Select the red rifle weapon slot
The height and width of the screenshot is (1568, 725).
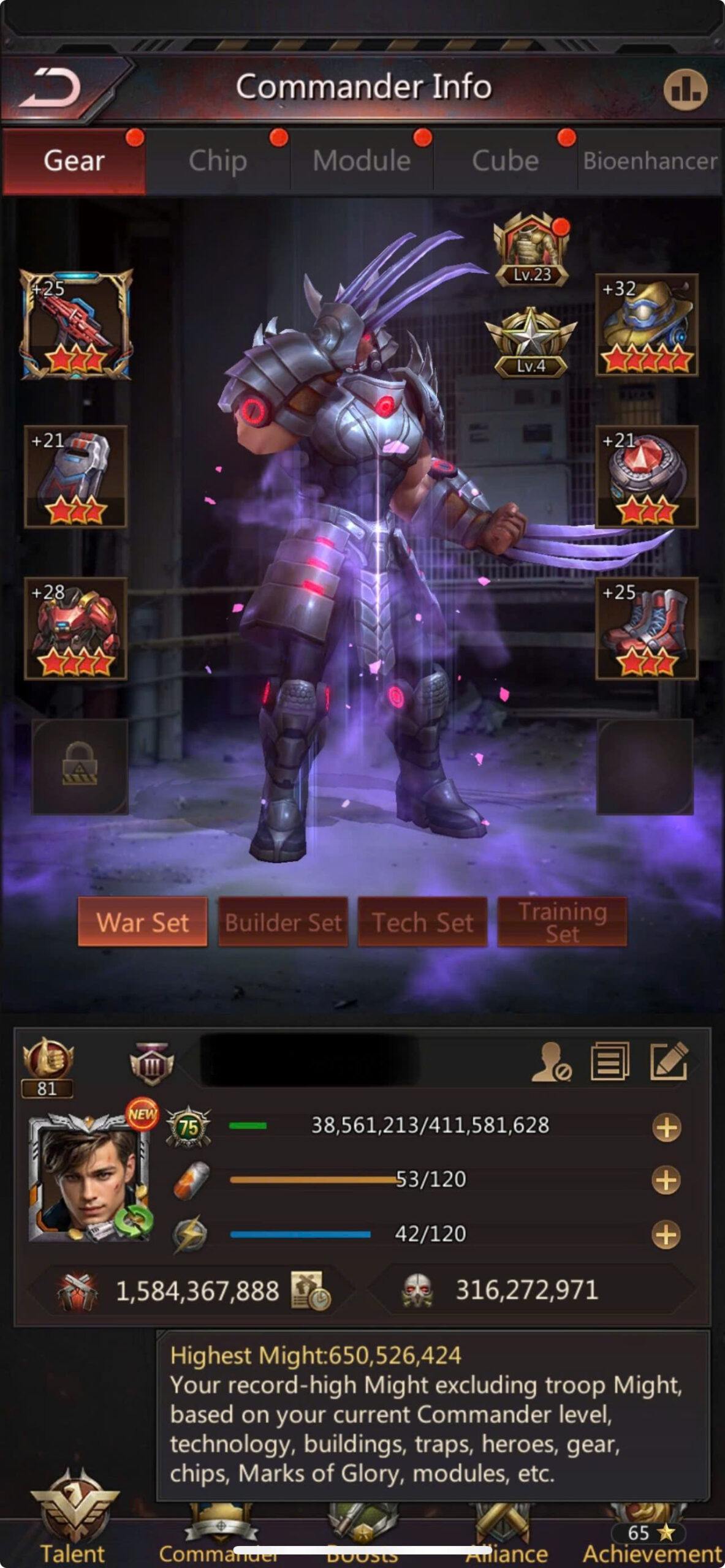76,325
